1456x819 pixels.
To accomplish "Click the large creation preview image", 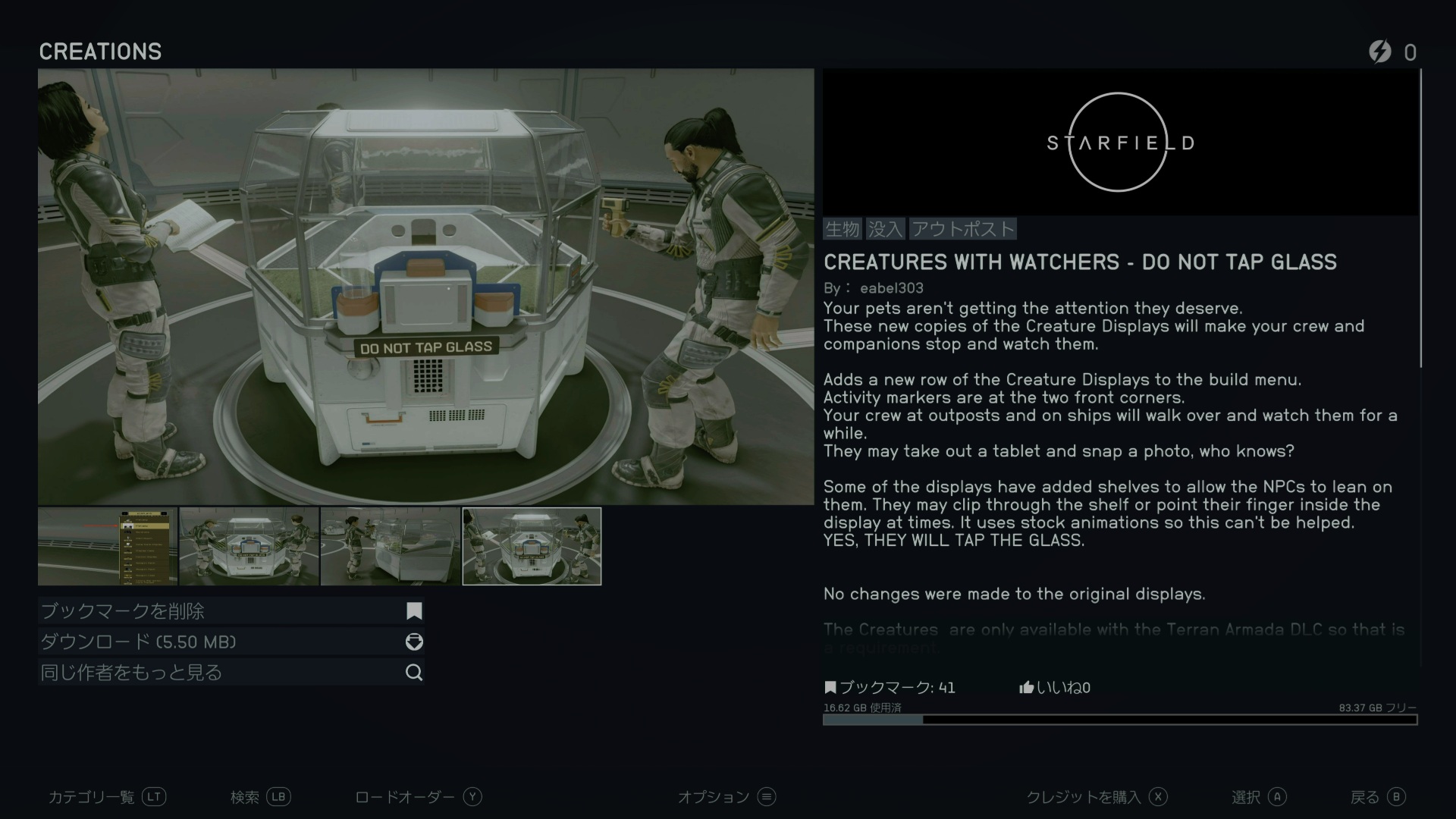I will [425, 287].
